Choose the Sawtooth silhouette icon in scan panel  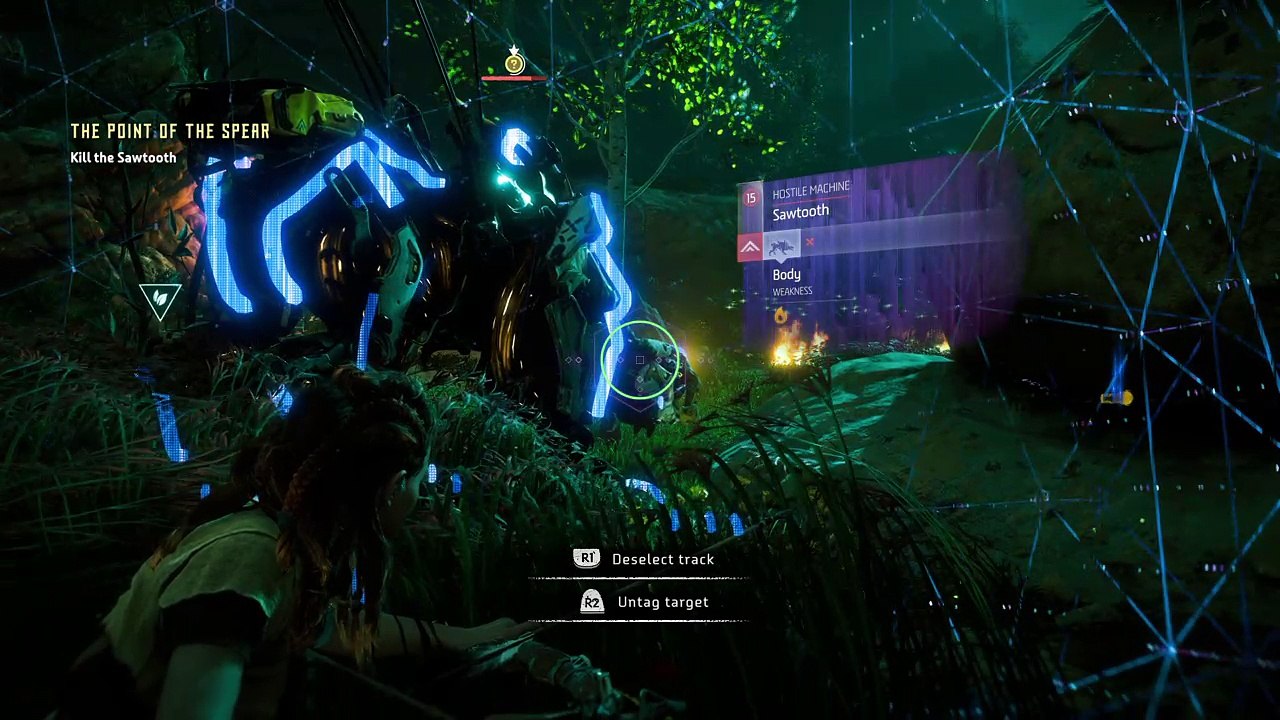(x=781, y=246)
